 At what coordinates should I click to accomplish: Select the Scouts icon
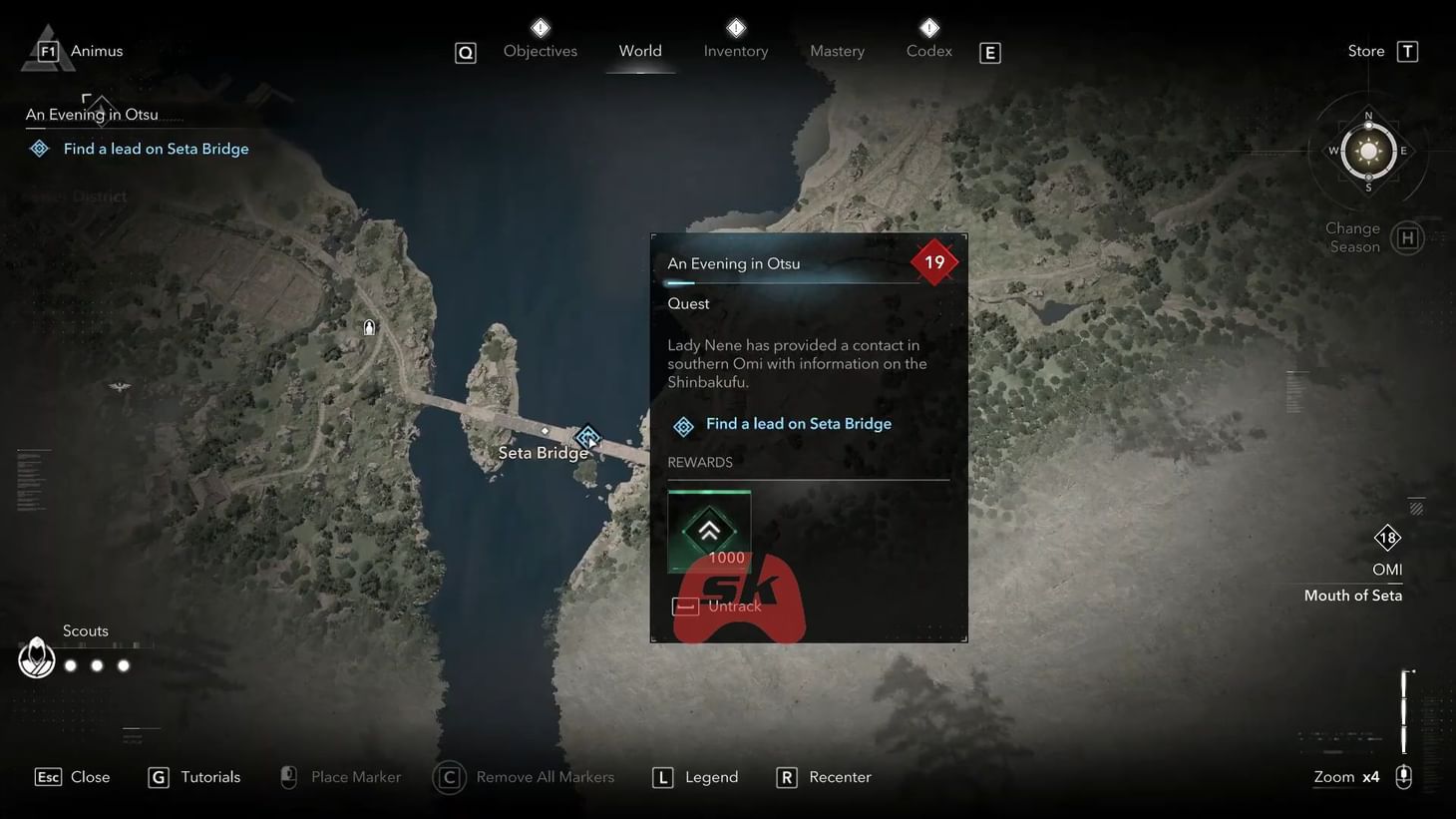click(x=36, y=657)
